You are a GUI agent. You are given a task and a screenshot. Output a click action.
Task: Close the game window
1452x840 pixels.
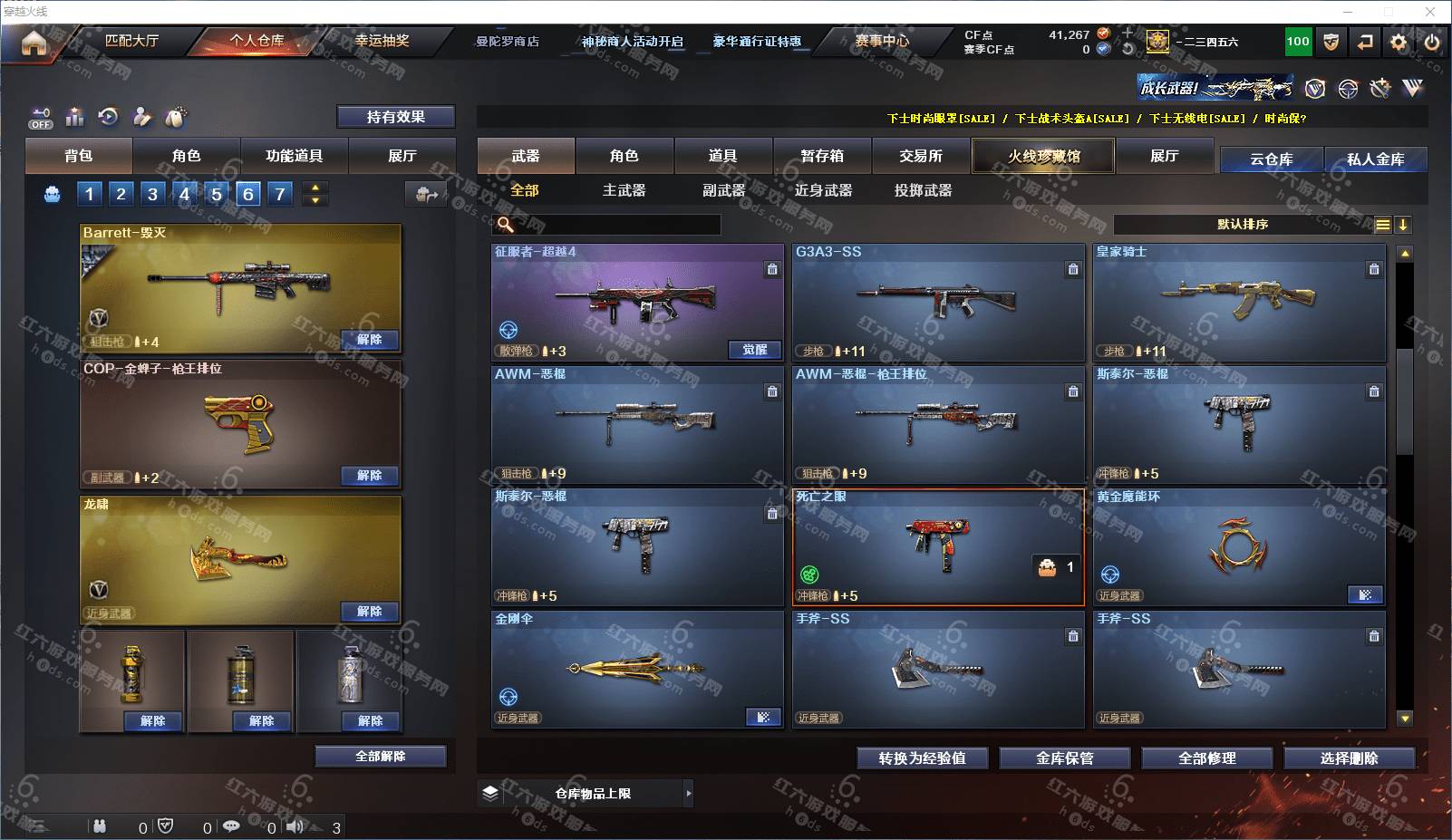coord(1430,12)
